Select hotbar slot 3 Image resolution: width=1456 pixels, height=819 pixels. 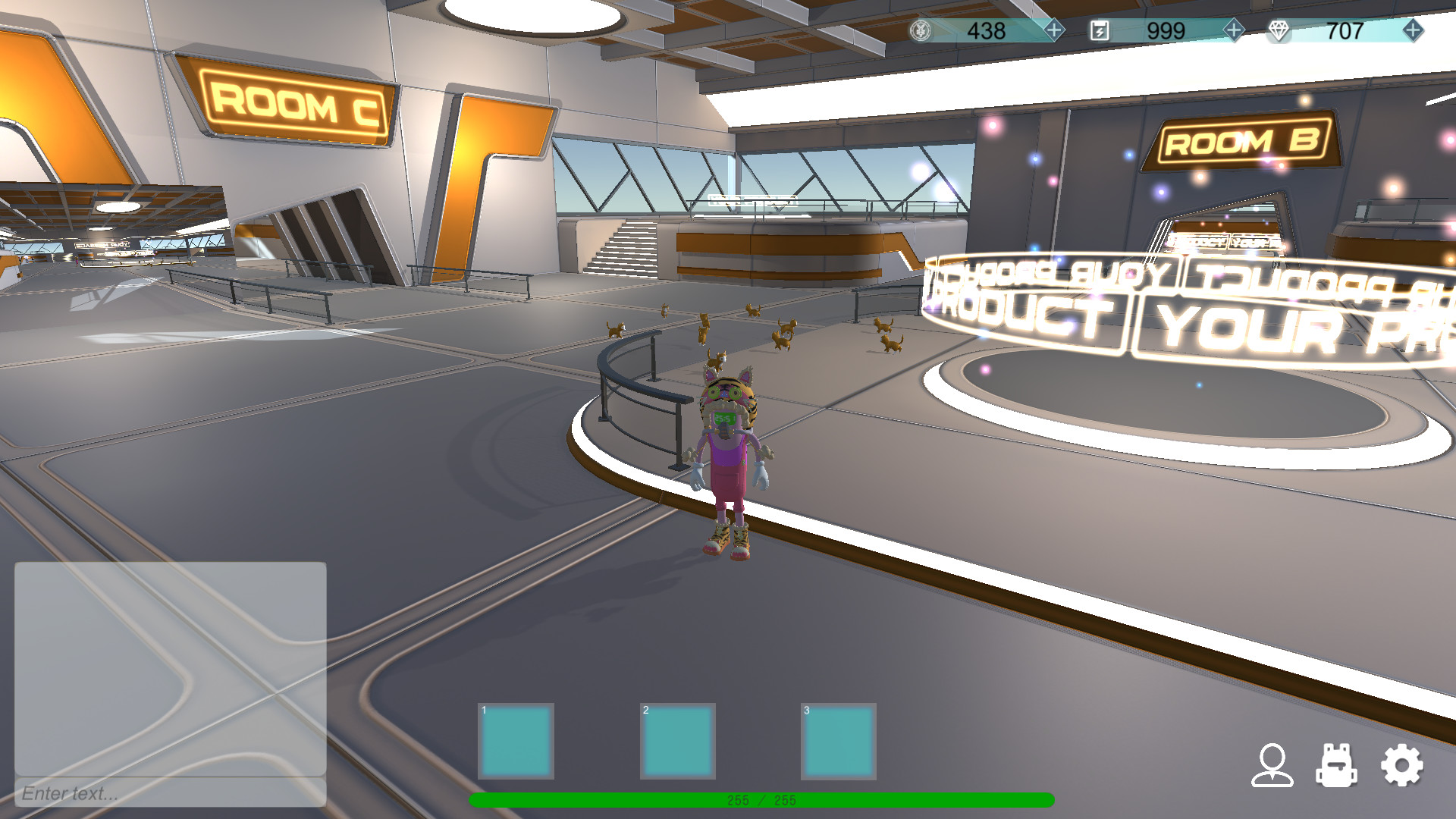click(x=840, y=739)
